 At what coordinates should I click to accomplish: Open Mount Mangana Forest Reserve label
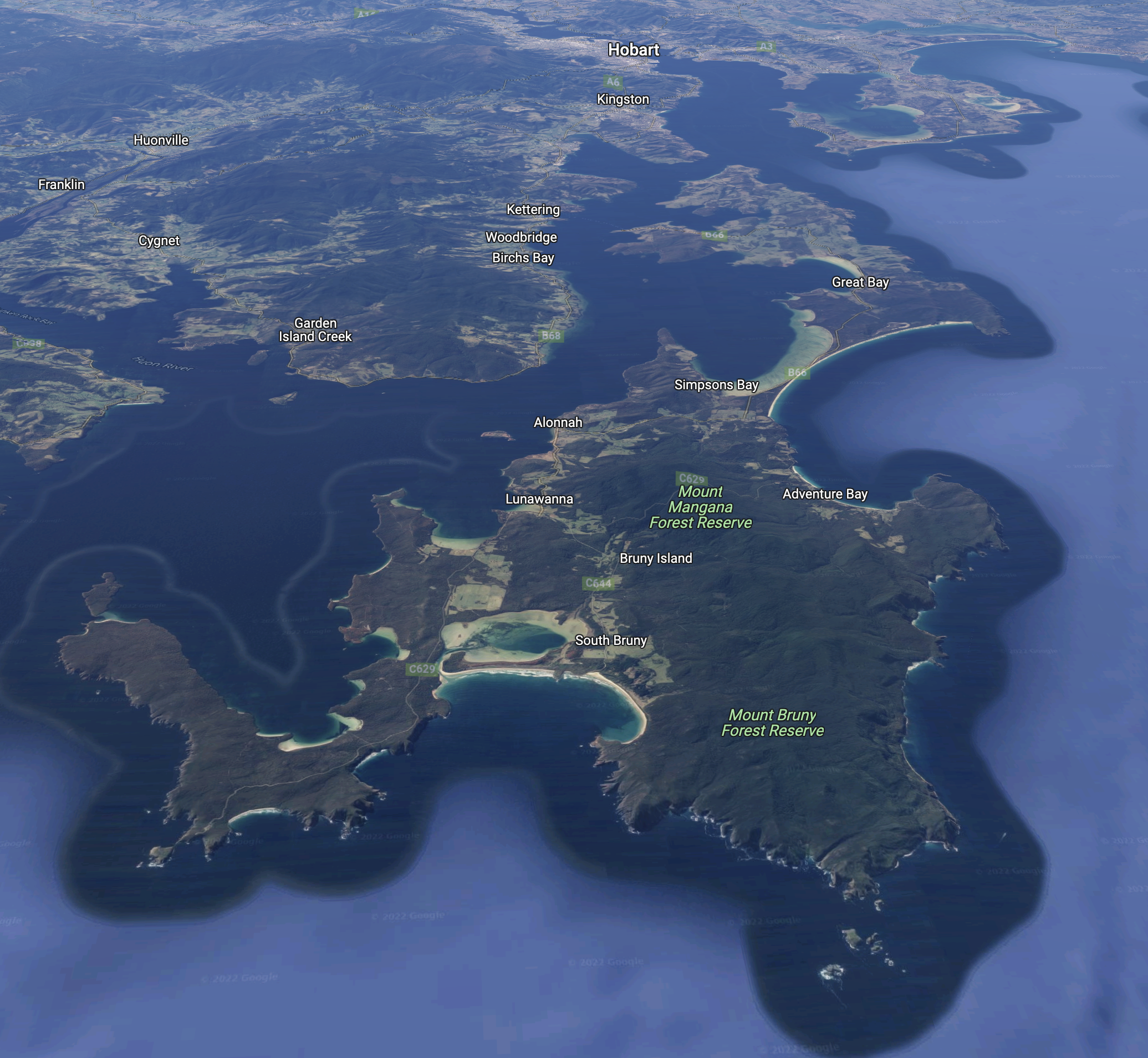pyautogui.click(x=700, y=507)
